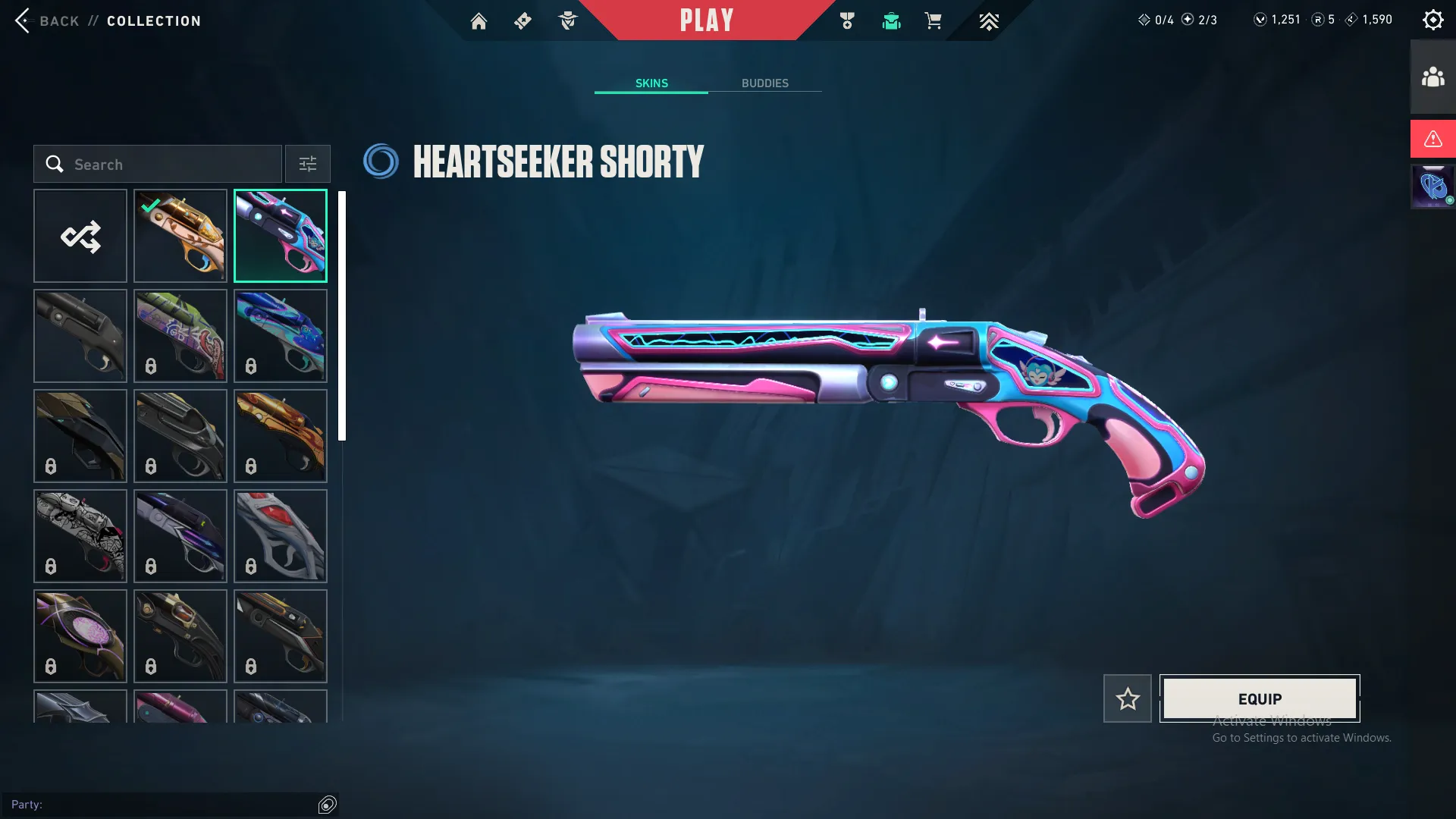The width and height of the screenshot is (1456, 819).
Task: Switch to the SKINS tab
Action: coord(651,83)
